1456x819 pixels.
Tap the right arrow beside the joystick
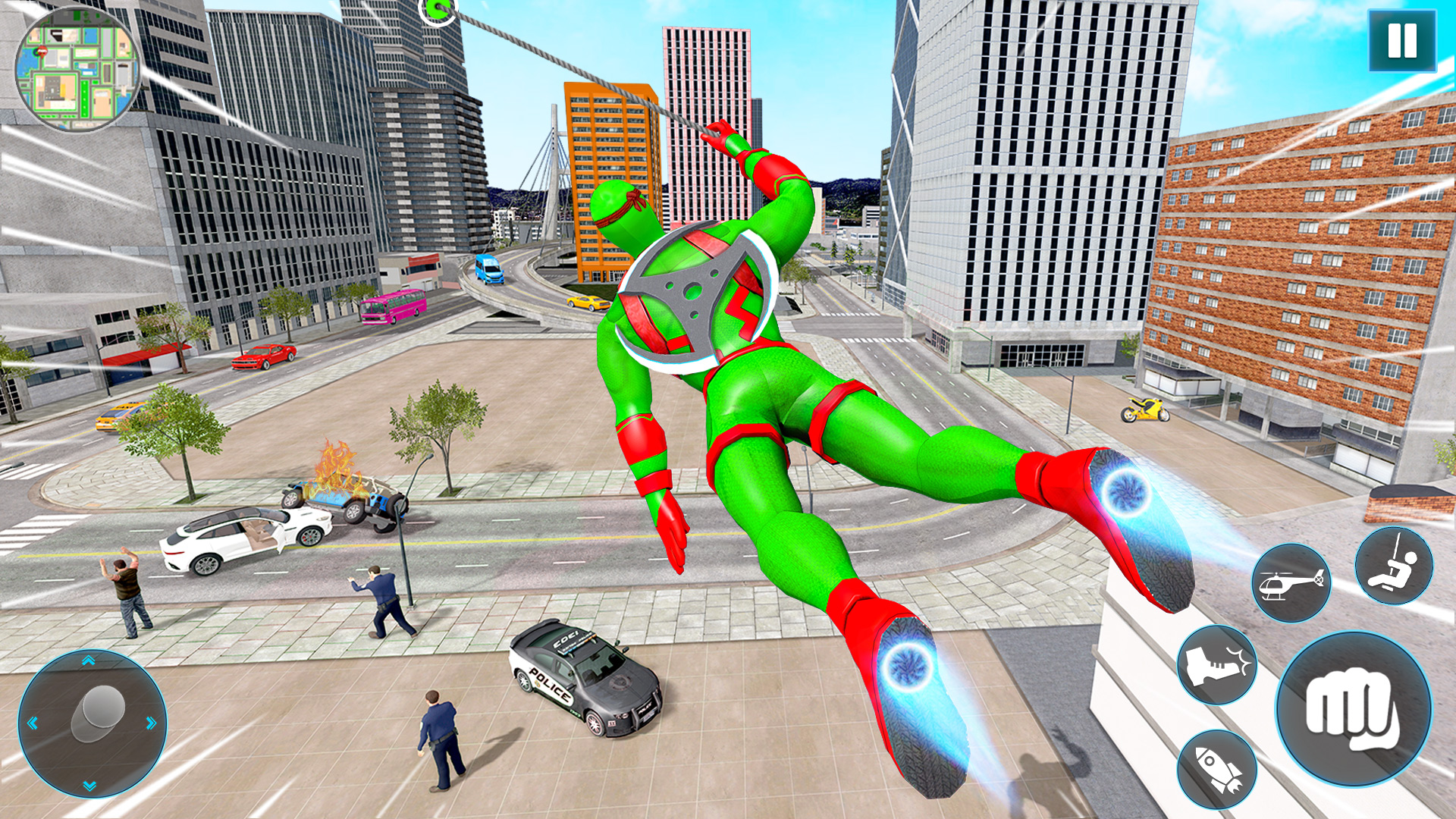point(152,723)
